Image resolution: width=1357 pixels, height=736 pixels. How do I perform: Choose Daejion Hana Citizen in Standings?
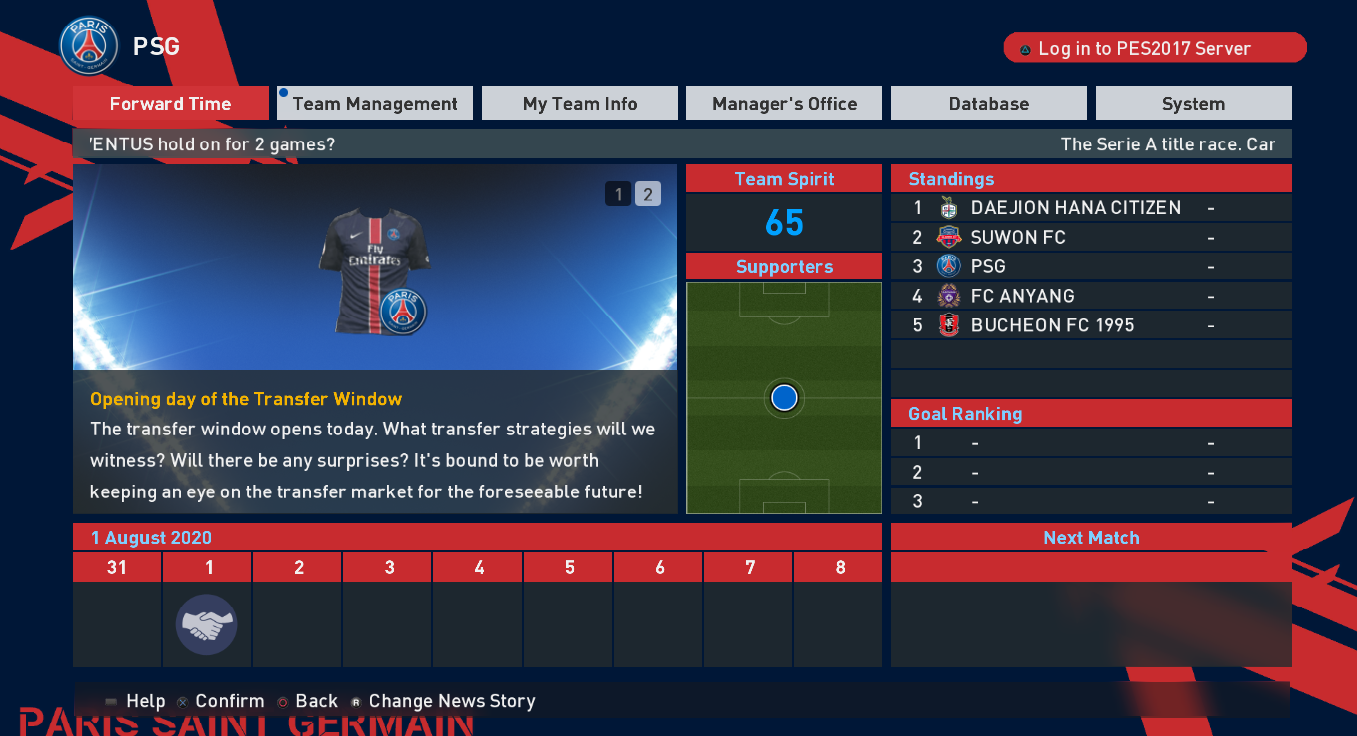coord(1090,208)
